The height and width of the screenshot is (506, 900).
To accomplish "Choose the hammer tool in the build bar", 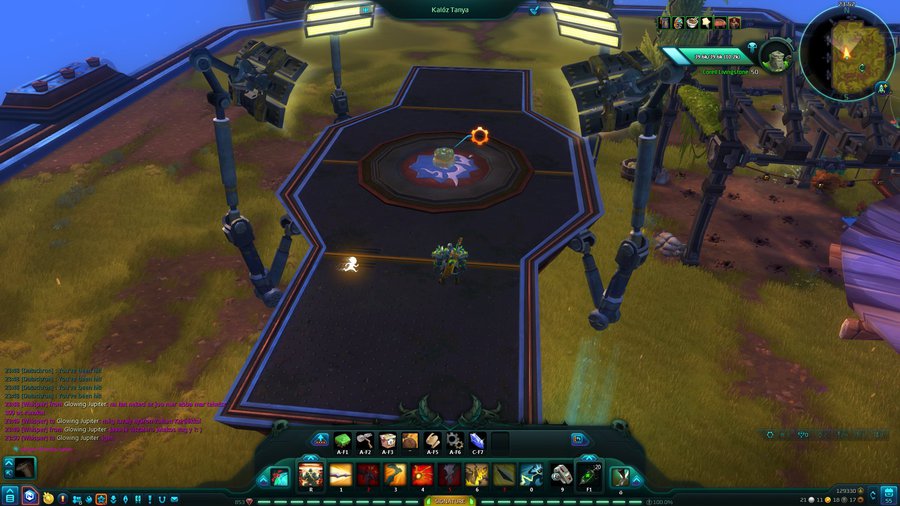I will (364, 440).
